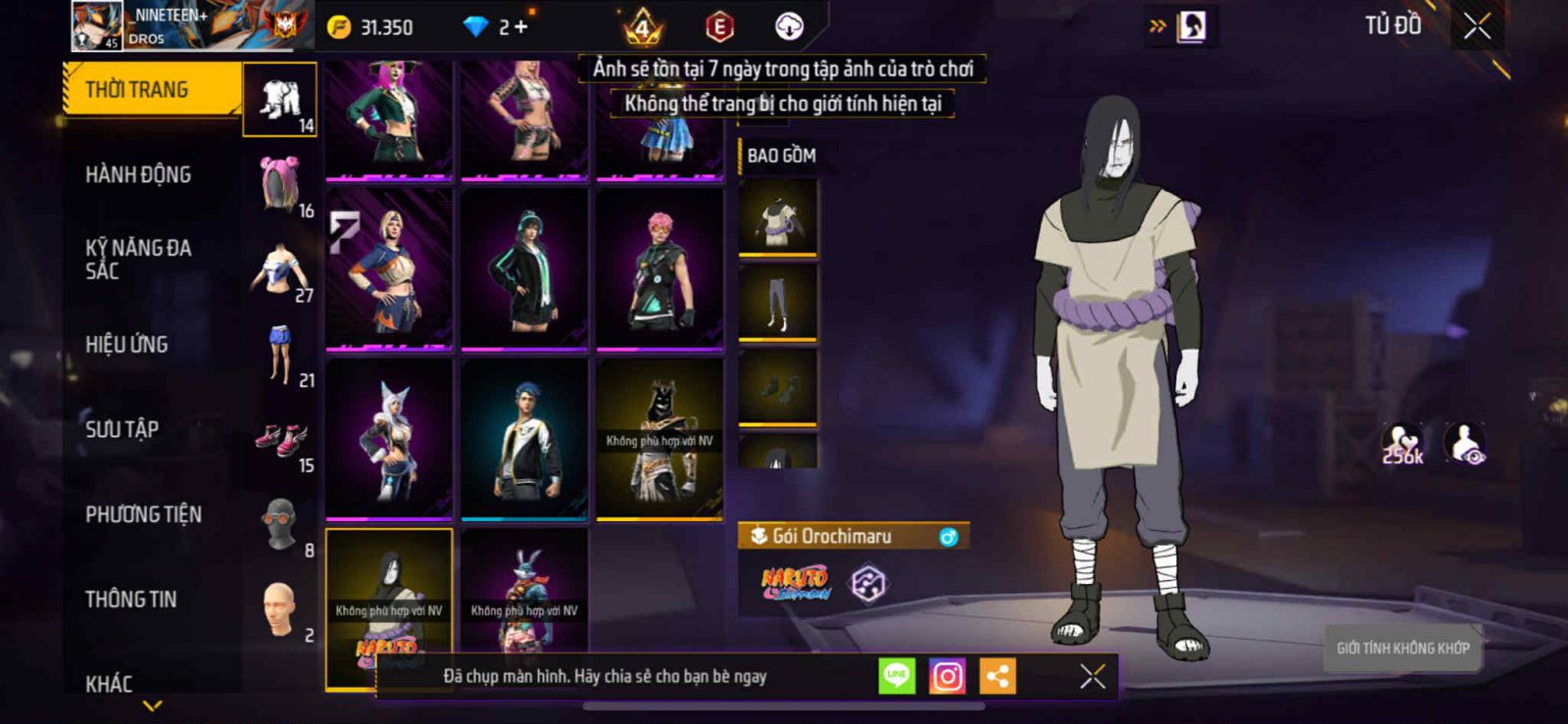This screenshot has width=1568, height=724.
Task: Show the Sưu Tập section
Action: 122,429
